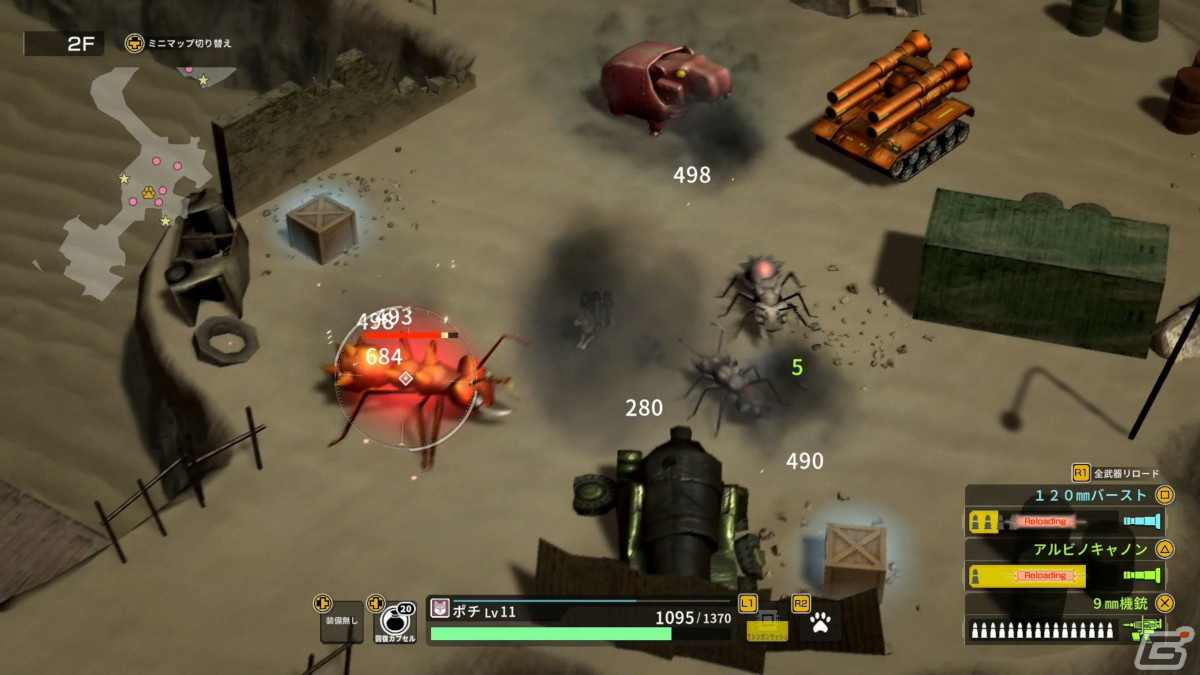Click the ポチ character portrait icon

(x=440, y=610)
